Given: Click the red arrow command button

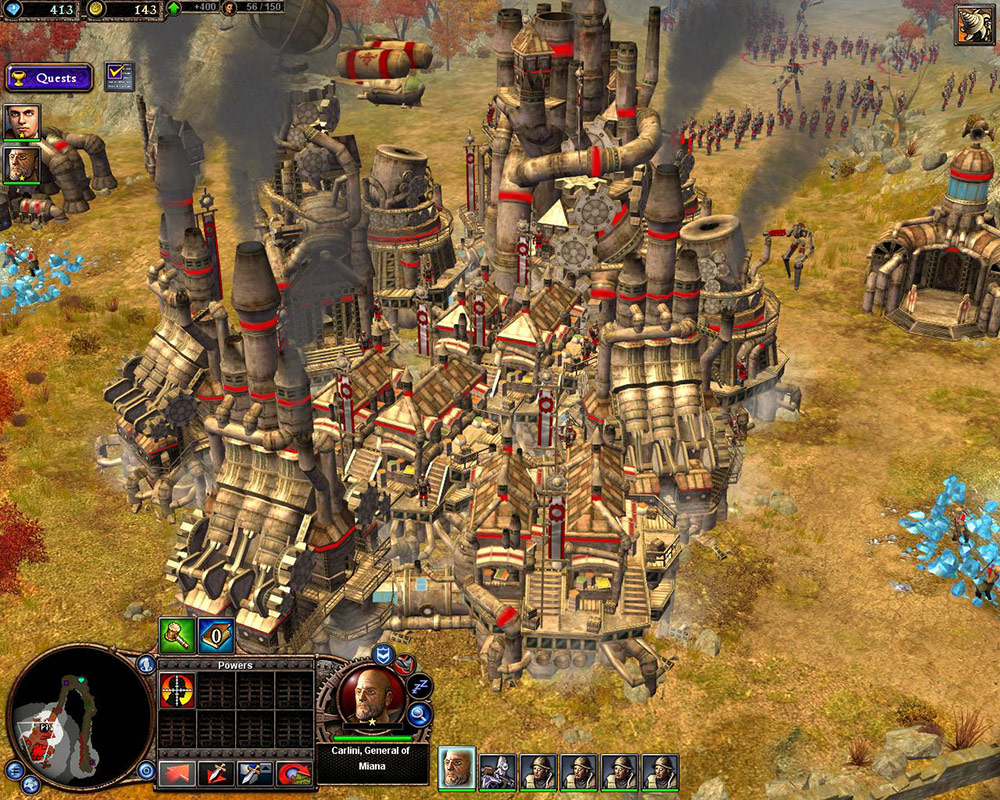Looking at the screenshot, I should 176,772.
